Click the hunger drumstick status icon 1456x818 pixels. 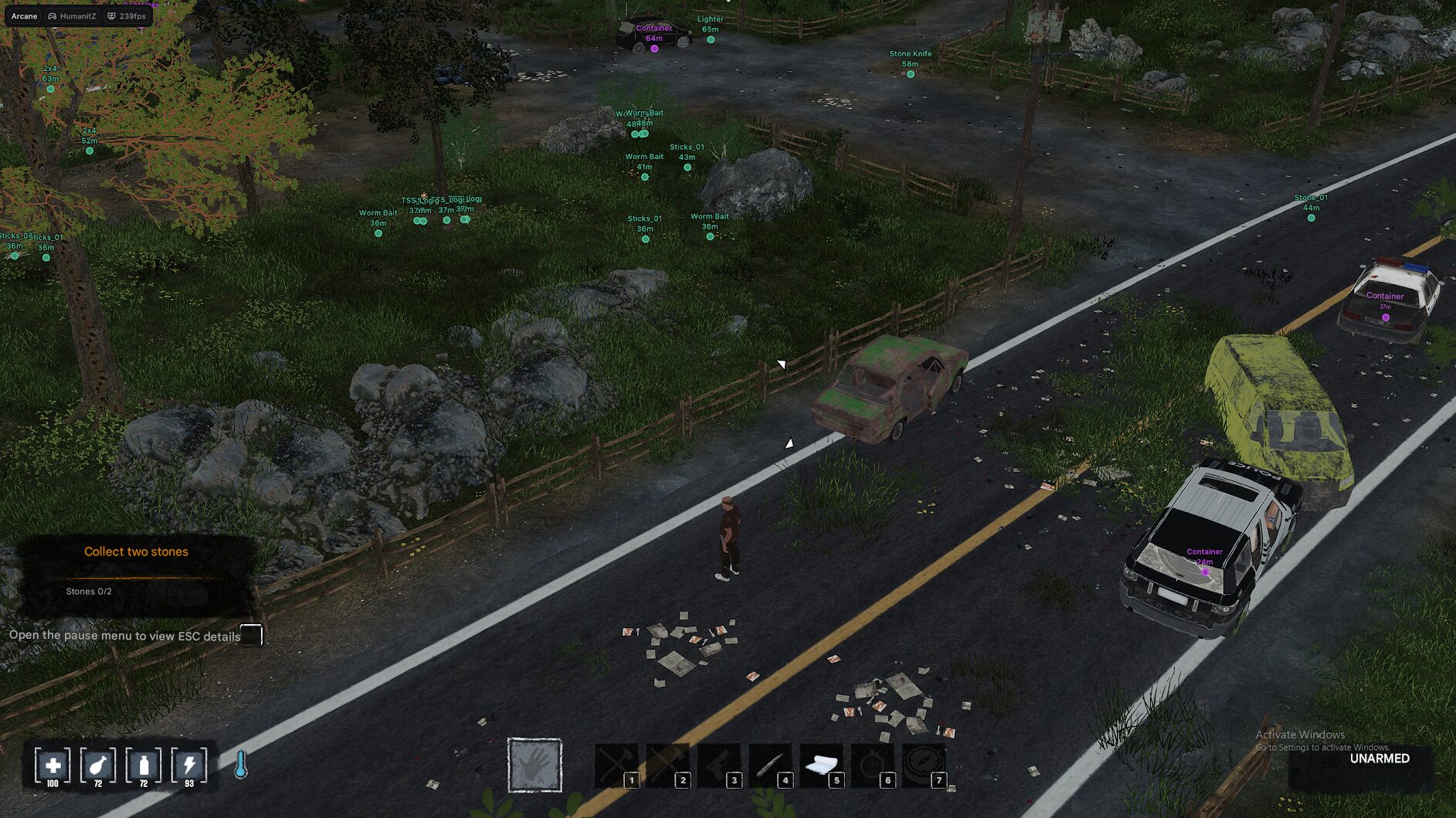coord(98,765)
